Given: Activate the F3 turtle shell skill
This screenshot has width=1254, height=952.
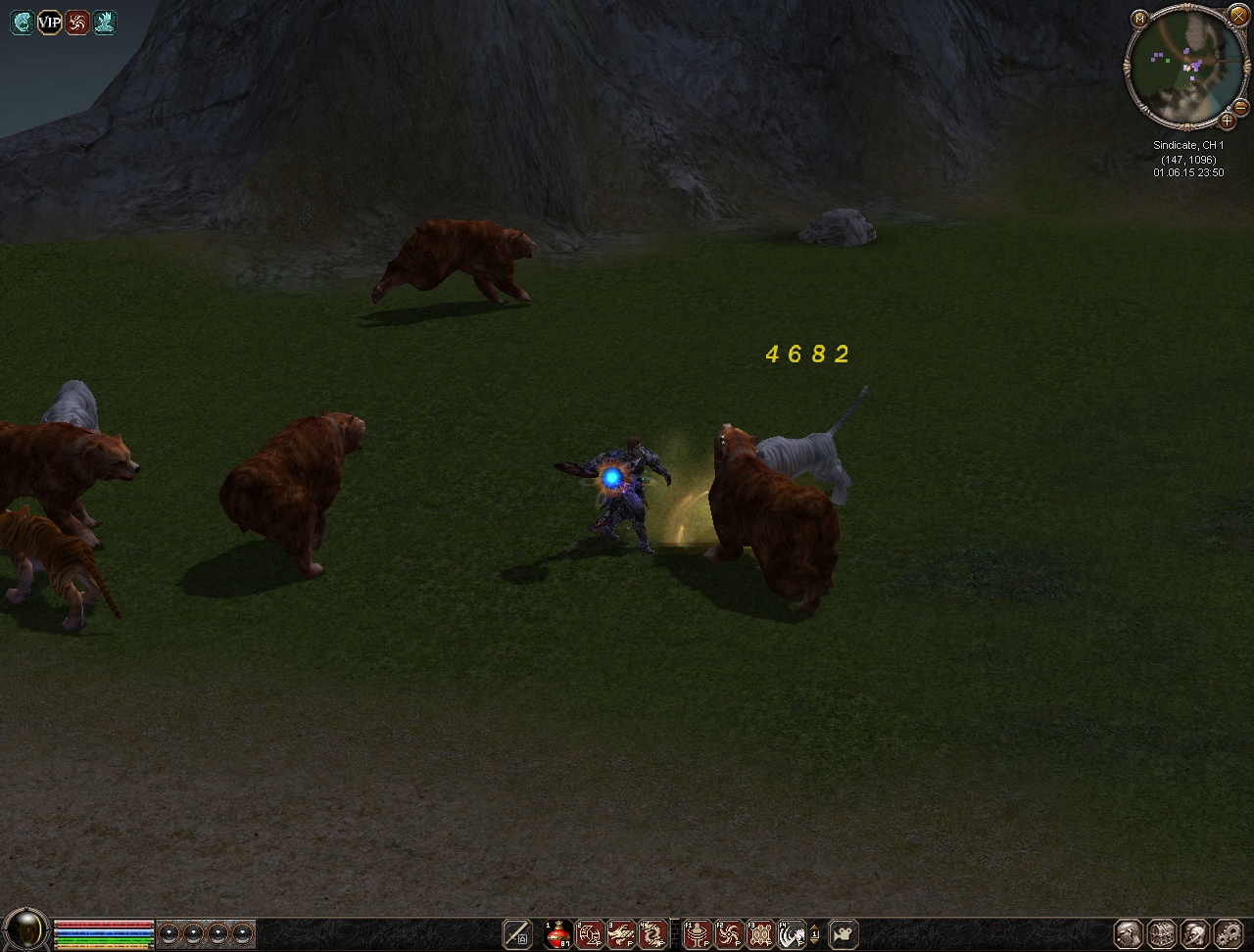Looking at the screenshot, I should point(760,935).
